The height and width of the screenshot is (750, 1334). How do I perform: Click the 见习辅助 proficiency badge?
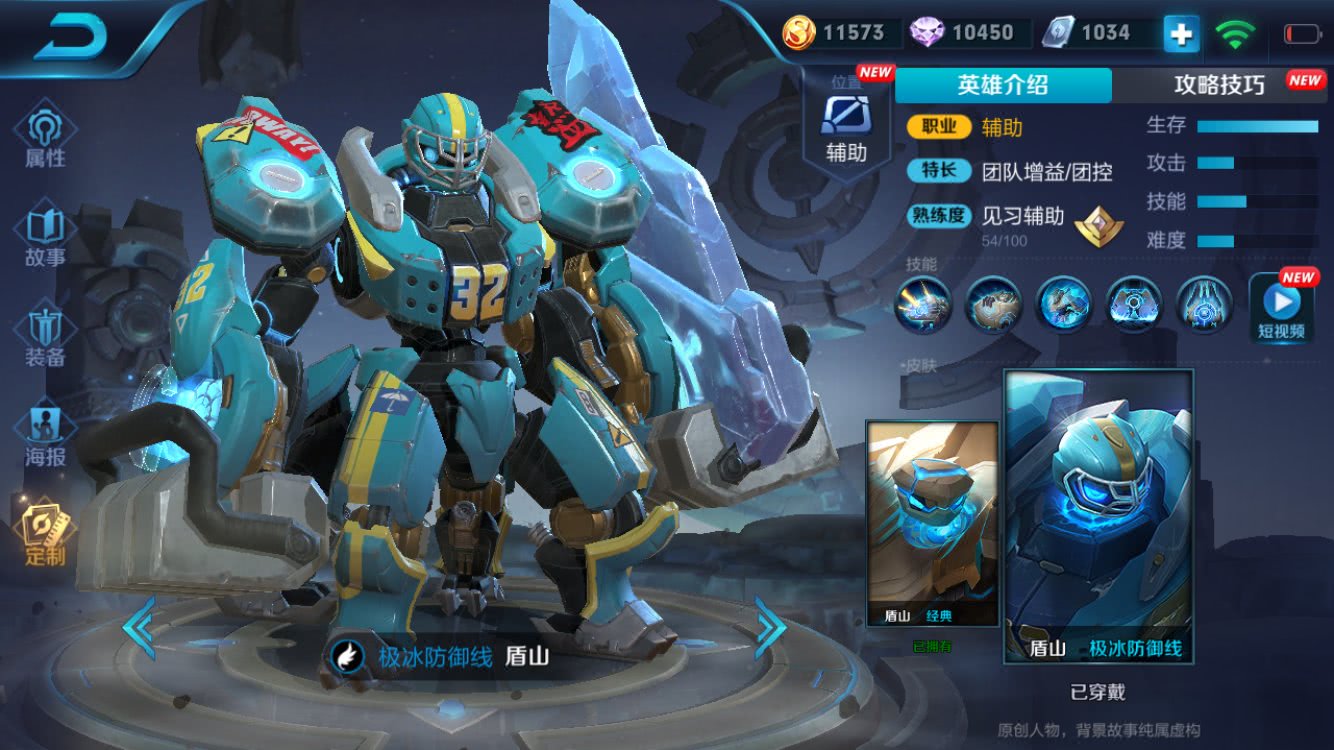click(1098, 226)
